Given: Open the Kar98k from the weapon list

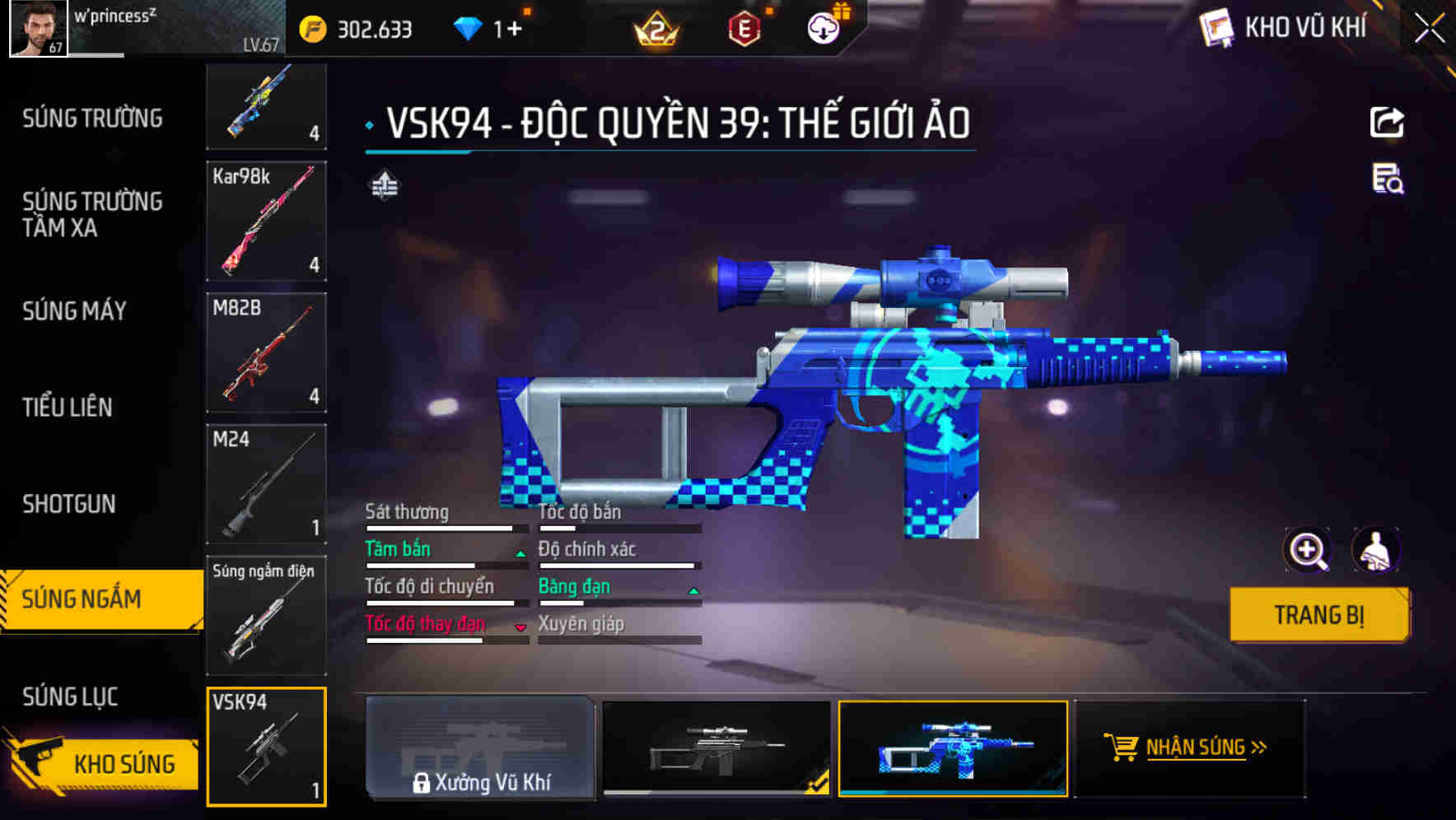Looking at the screenshot, I should coord(265,222).
